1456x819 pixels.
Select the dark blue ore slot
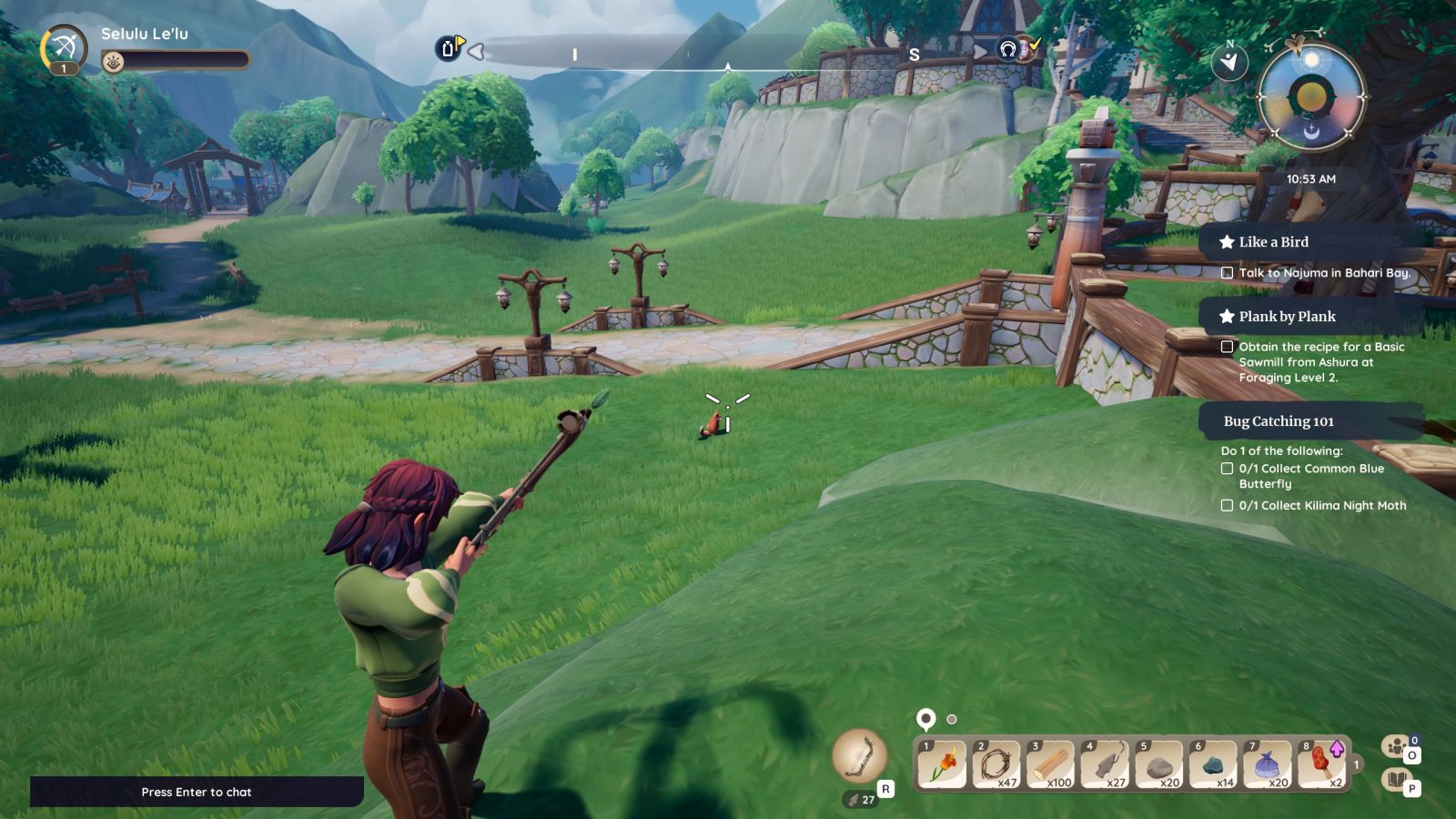pos(1214,764)
